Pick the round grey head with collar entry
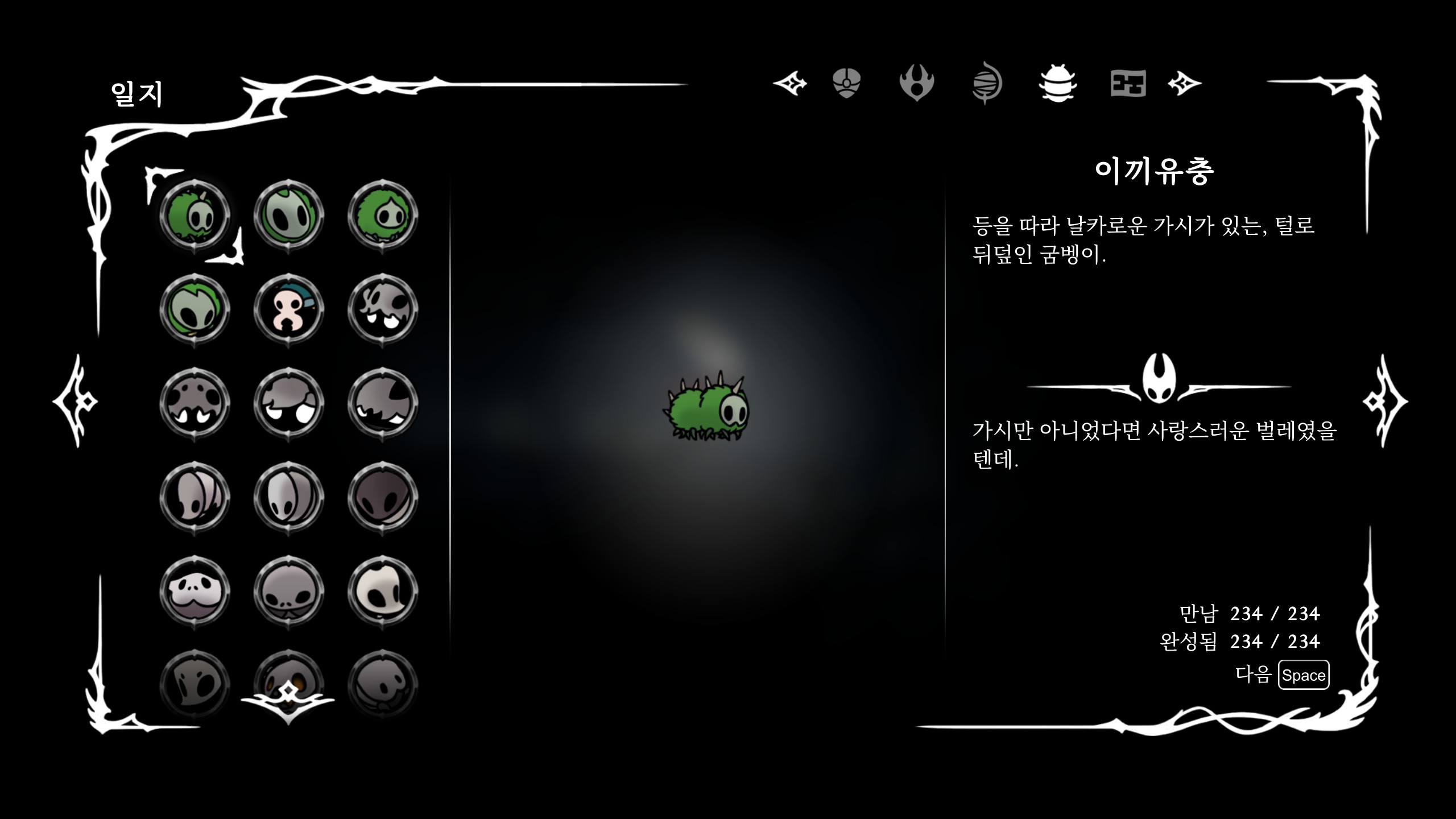 tap(289, 591)
